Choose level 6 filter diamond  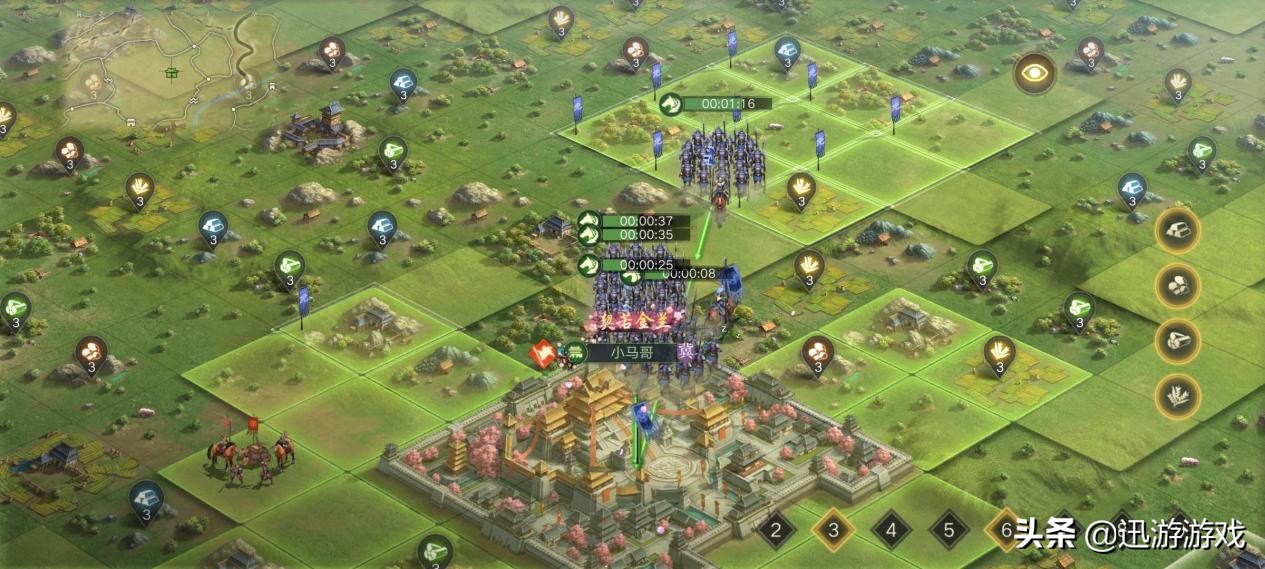pos(1004,530)
